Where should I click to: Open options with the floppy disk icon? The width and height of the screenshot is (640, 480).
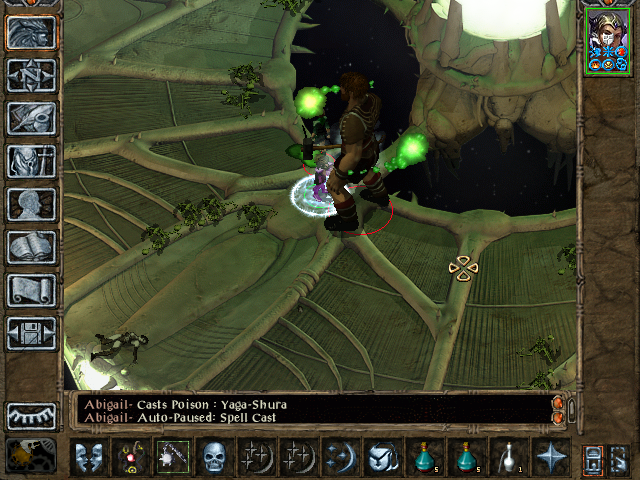click(x=31, y=334)
